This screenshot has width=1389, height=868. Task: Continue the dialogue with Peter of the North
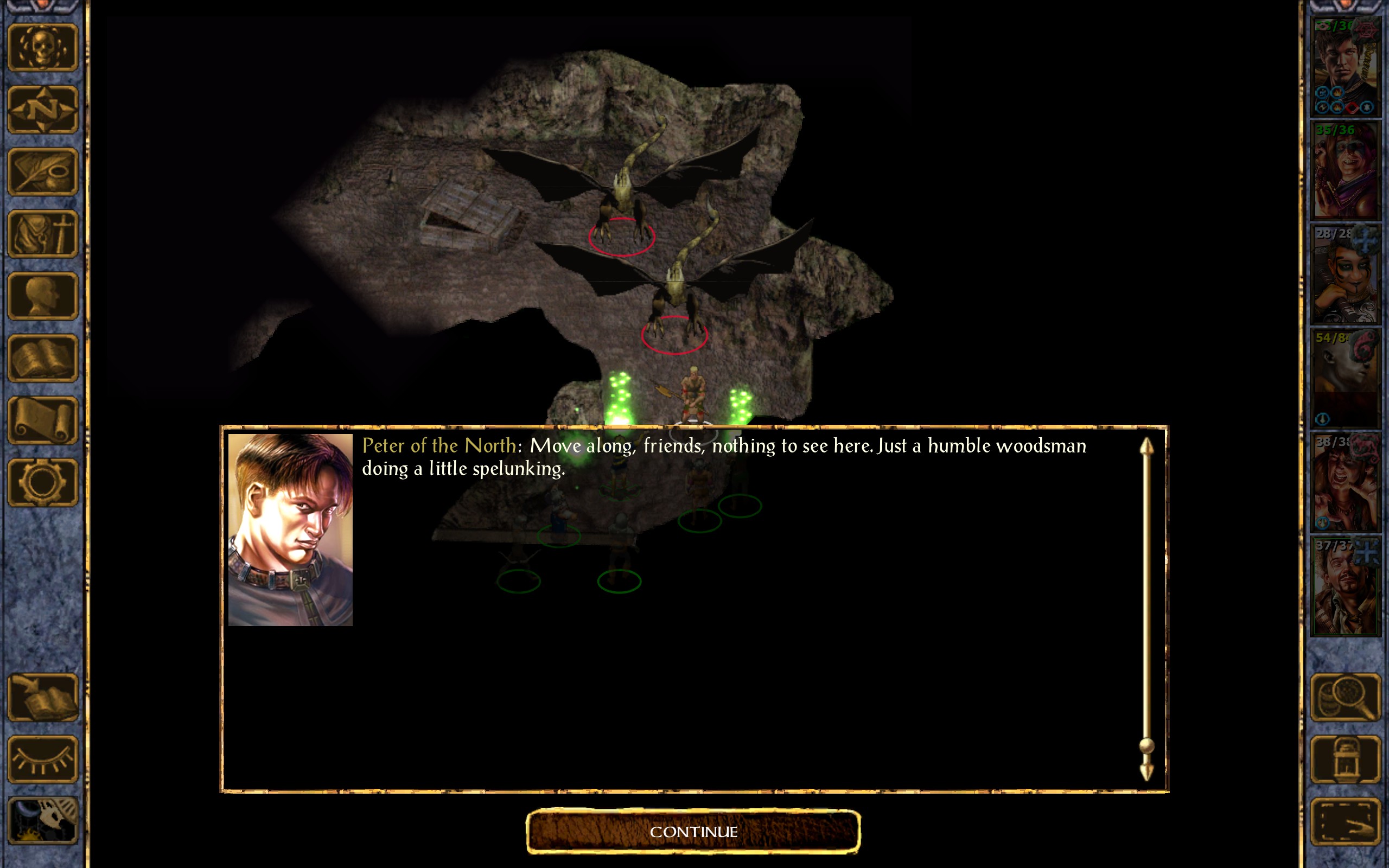[693, 831]
